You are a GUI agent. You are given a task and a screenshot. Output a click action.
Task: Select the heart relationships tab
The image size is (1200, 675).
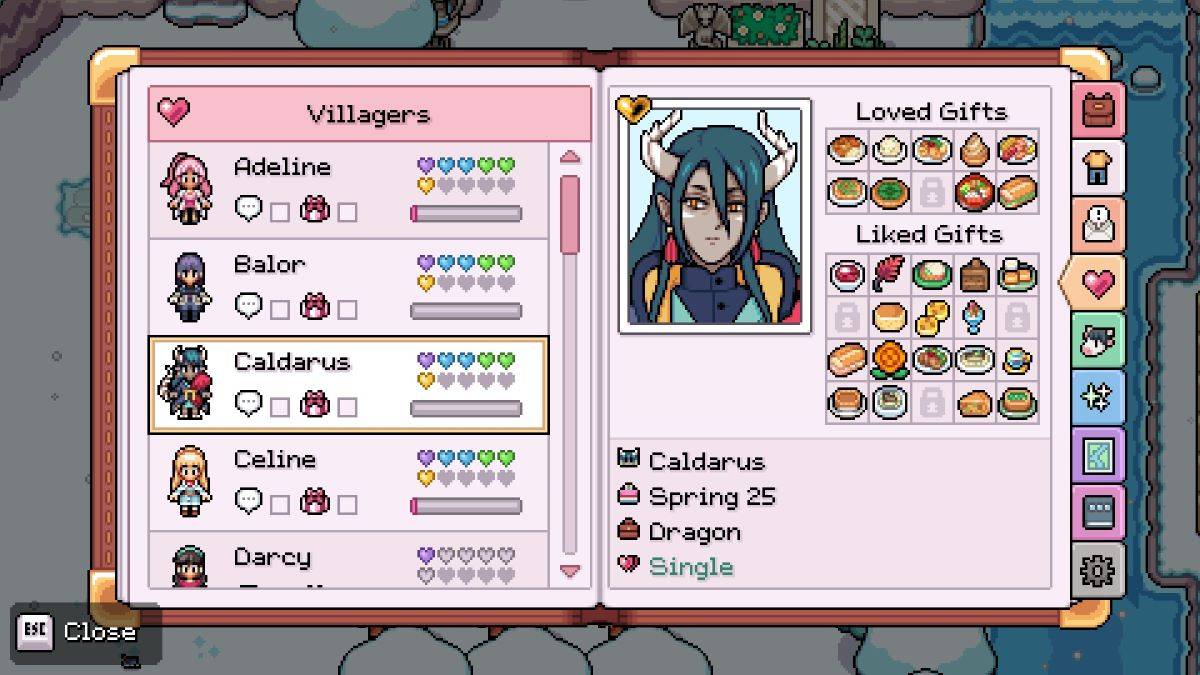(x=1095, y=283)
